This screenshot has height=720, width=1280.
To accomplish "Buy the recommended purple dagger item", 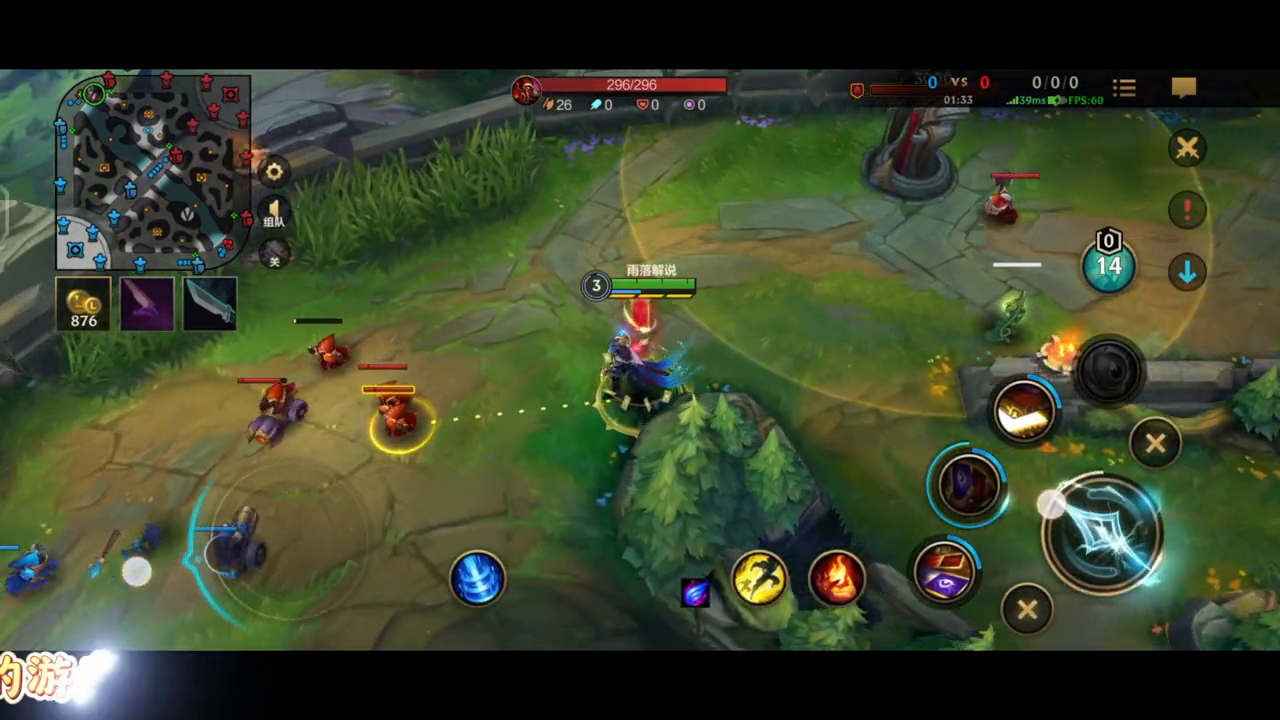I will pyautogui.click(x=147, y=304).
